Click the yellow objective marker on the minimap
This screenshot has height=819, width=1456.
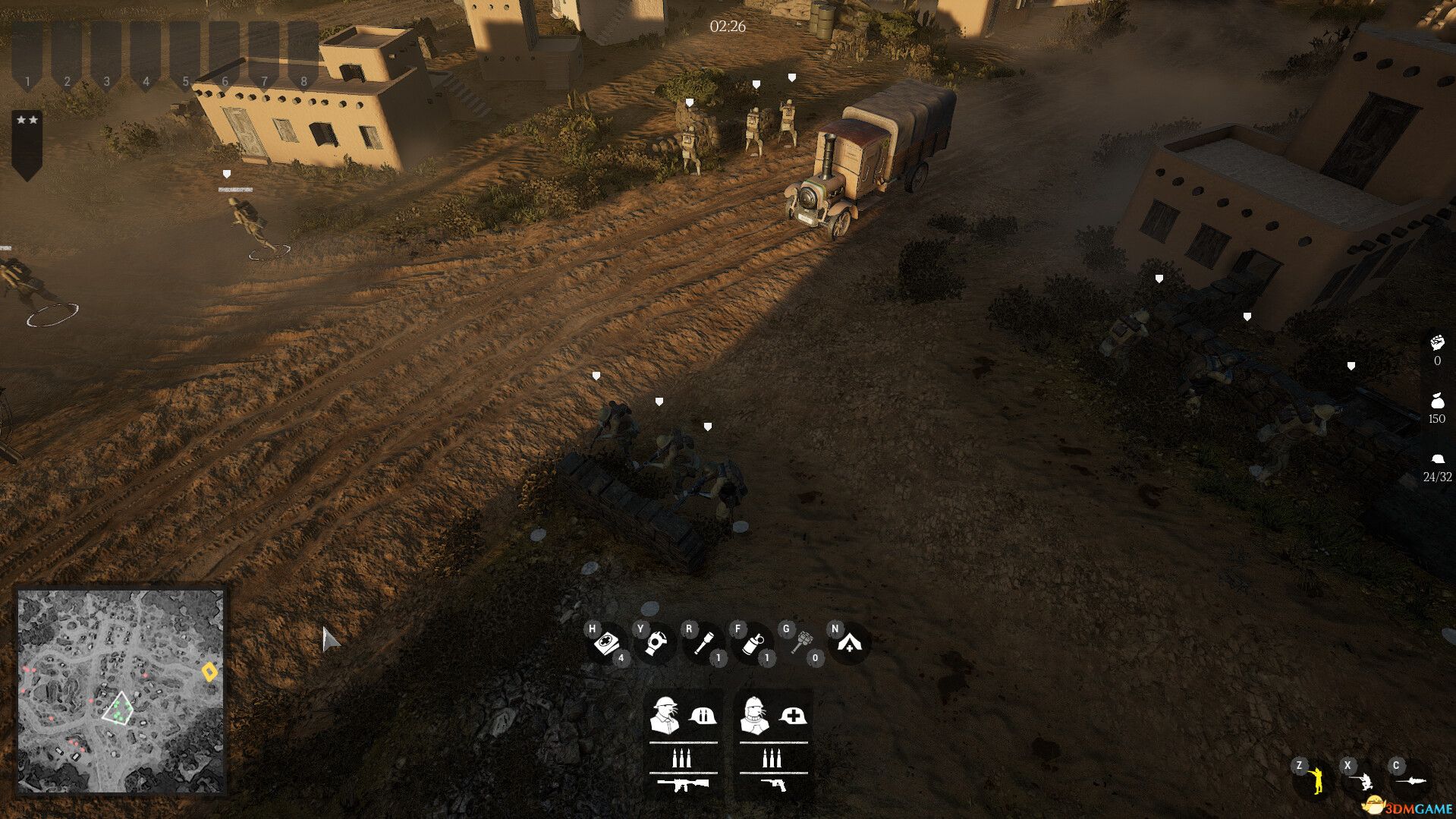211,671
